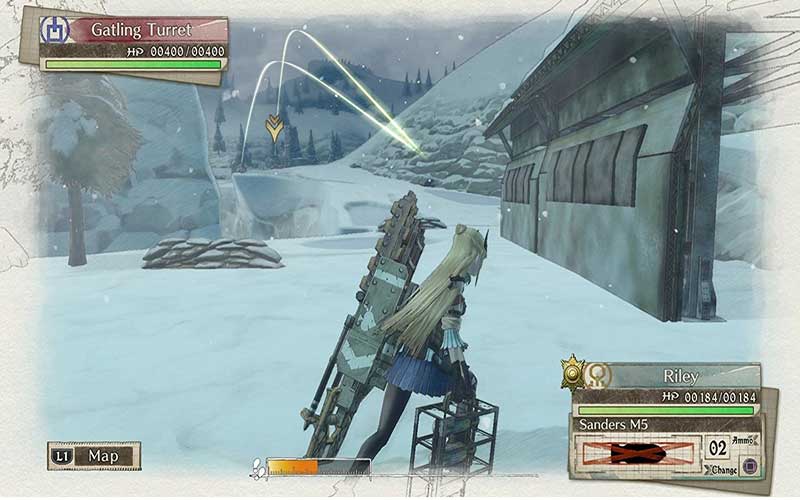Select Riley's character name panel

680,377
